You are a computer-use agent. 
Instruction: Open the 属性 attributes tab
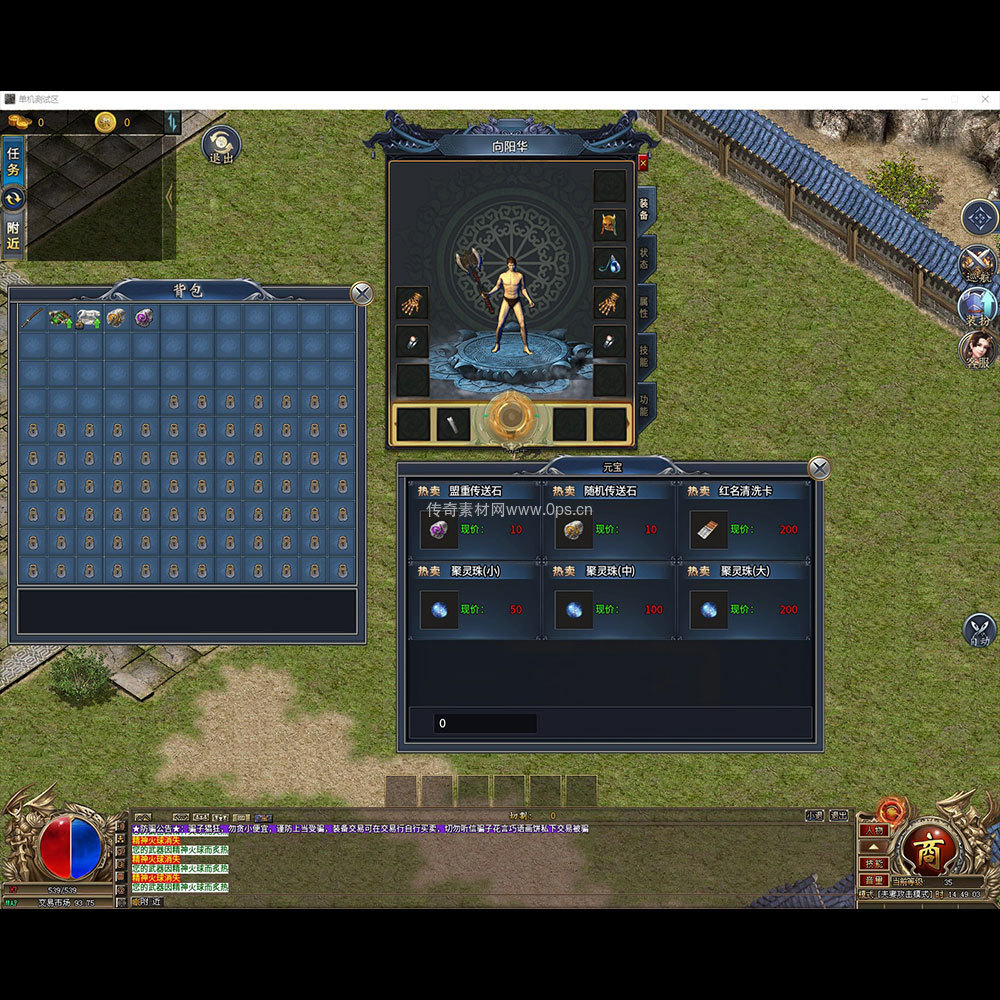click(x=645, y=306)
